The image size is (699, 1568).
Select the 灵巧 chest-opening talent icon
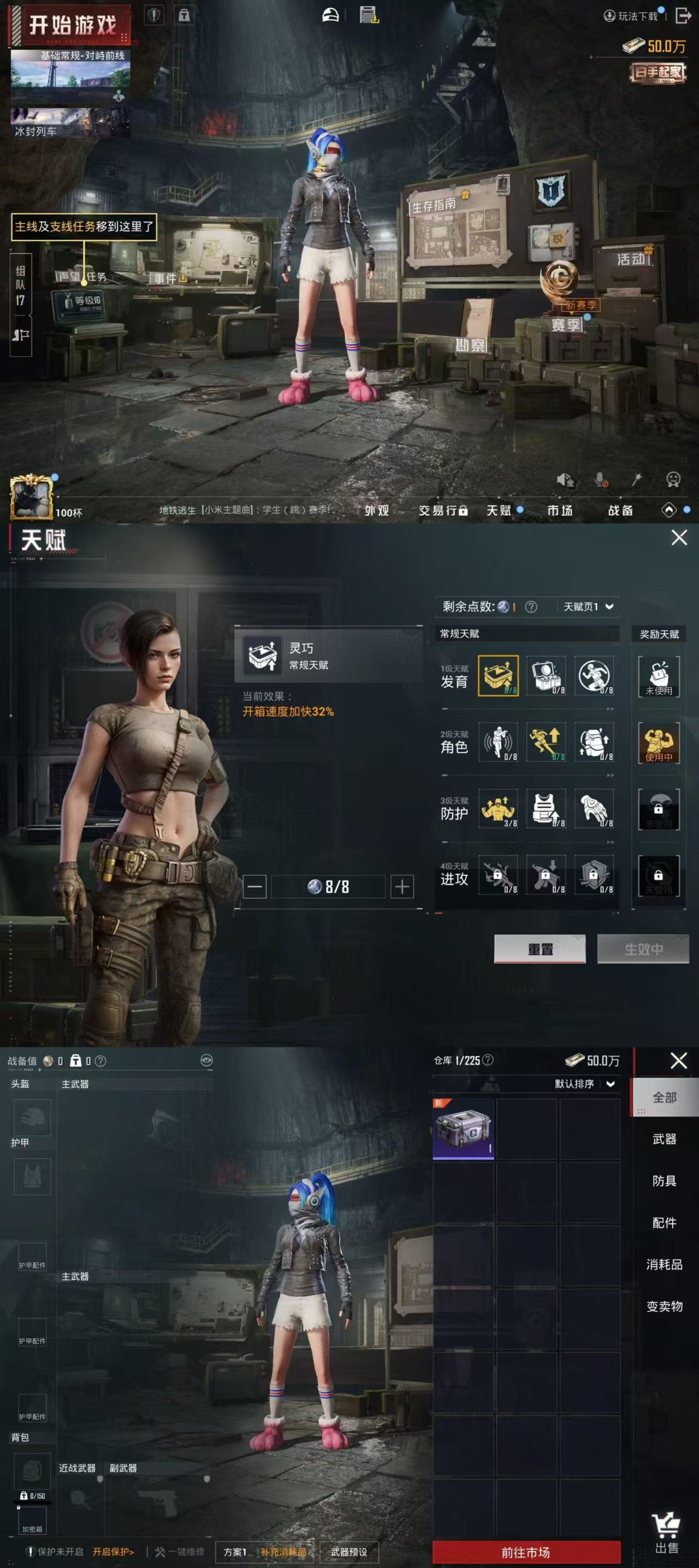[498, 675]
